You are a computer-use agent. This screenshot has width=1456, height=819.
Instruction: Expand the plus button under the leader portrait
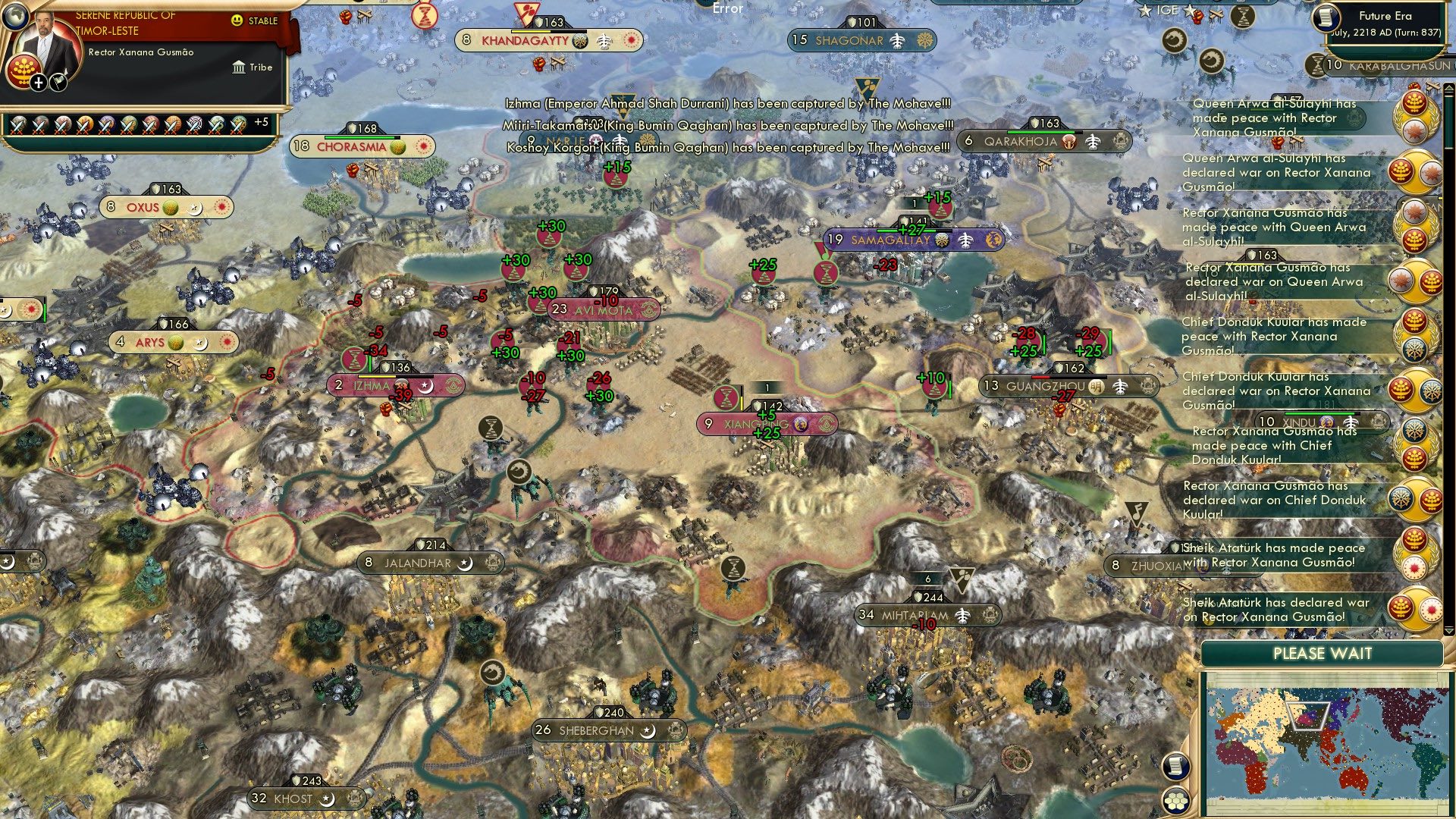pos(39,85)
